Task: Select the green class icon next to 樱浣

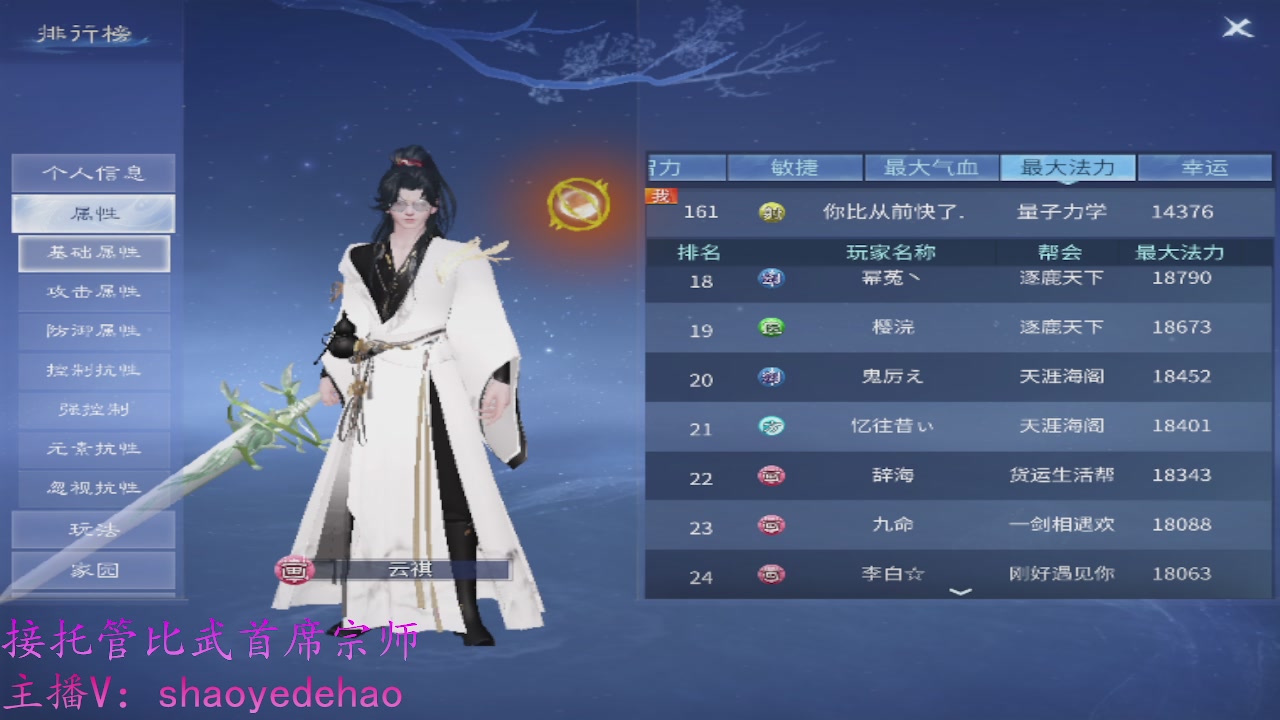Action: [770, 328]
